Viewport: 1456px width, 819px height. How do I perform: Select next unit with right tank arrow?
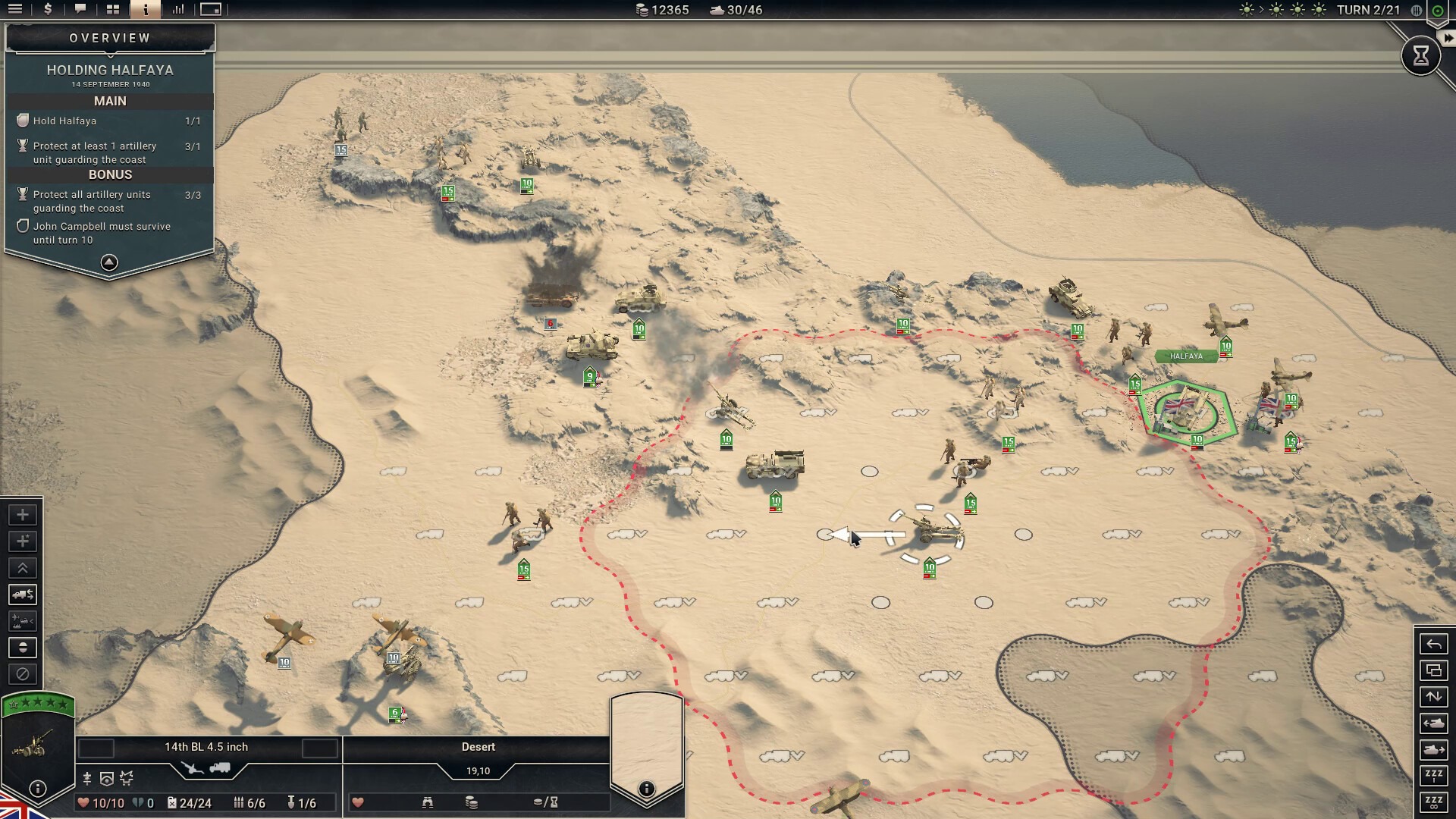(1433, 750)
